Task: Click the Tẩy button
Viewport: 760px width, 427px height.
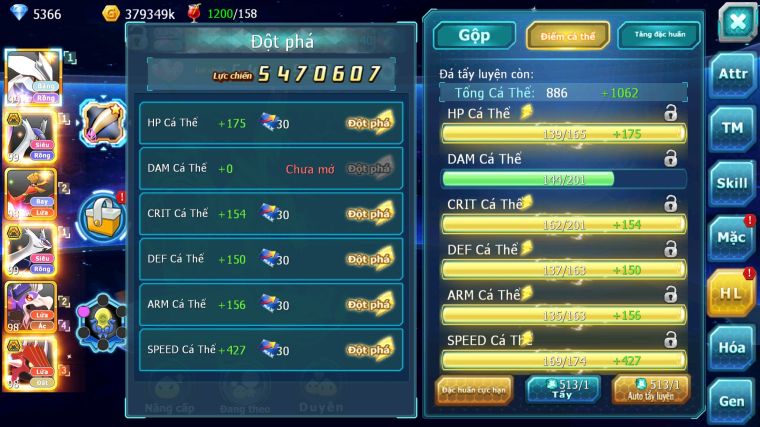Action: (x=563, y=389)
